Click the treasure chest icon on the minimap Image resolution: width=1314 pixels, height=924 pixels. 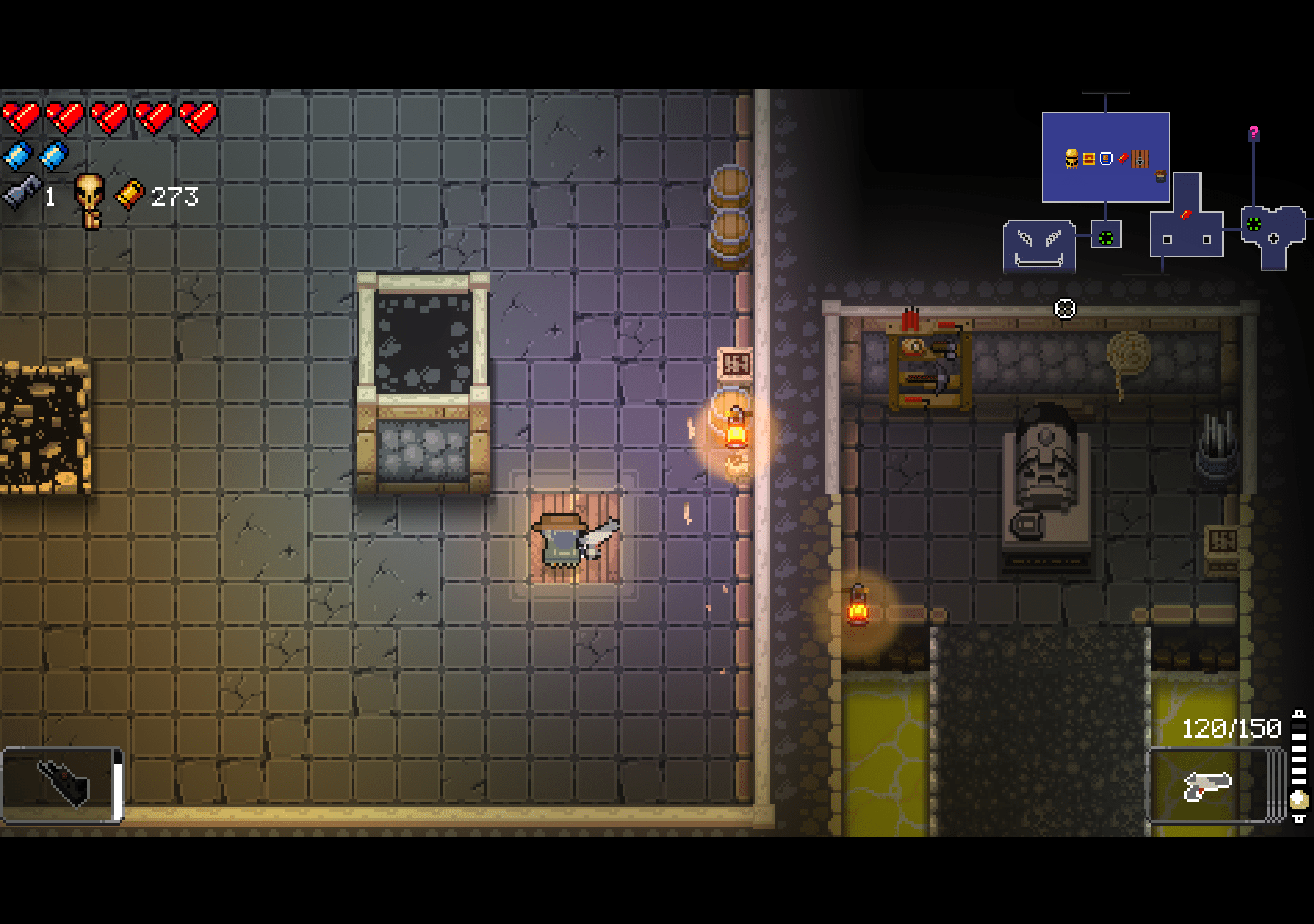tap(1088, 159)
